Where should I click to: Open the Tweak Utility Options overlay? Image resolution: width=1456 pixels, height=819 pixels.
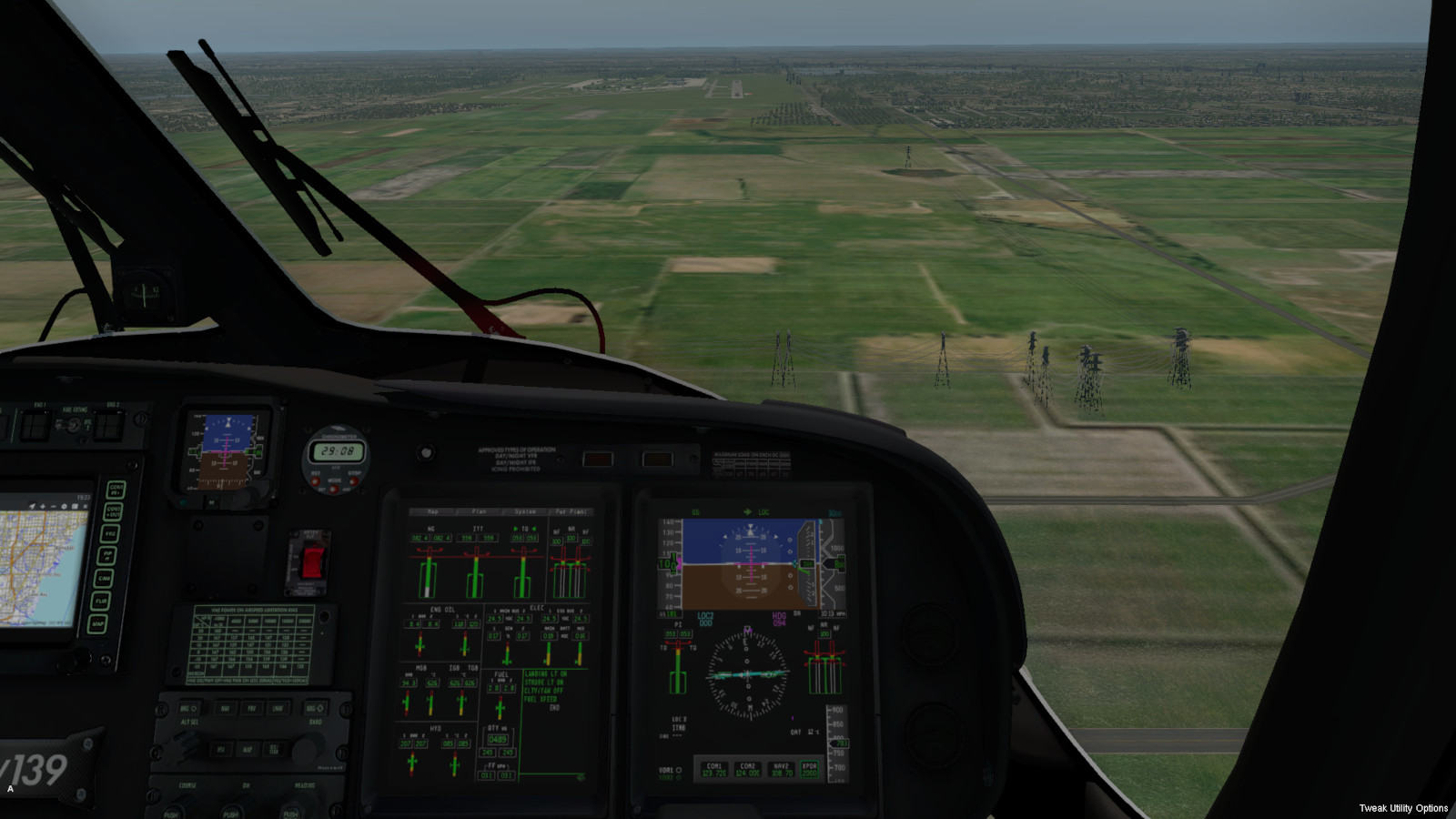(x=1402, y=808)
